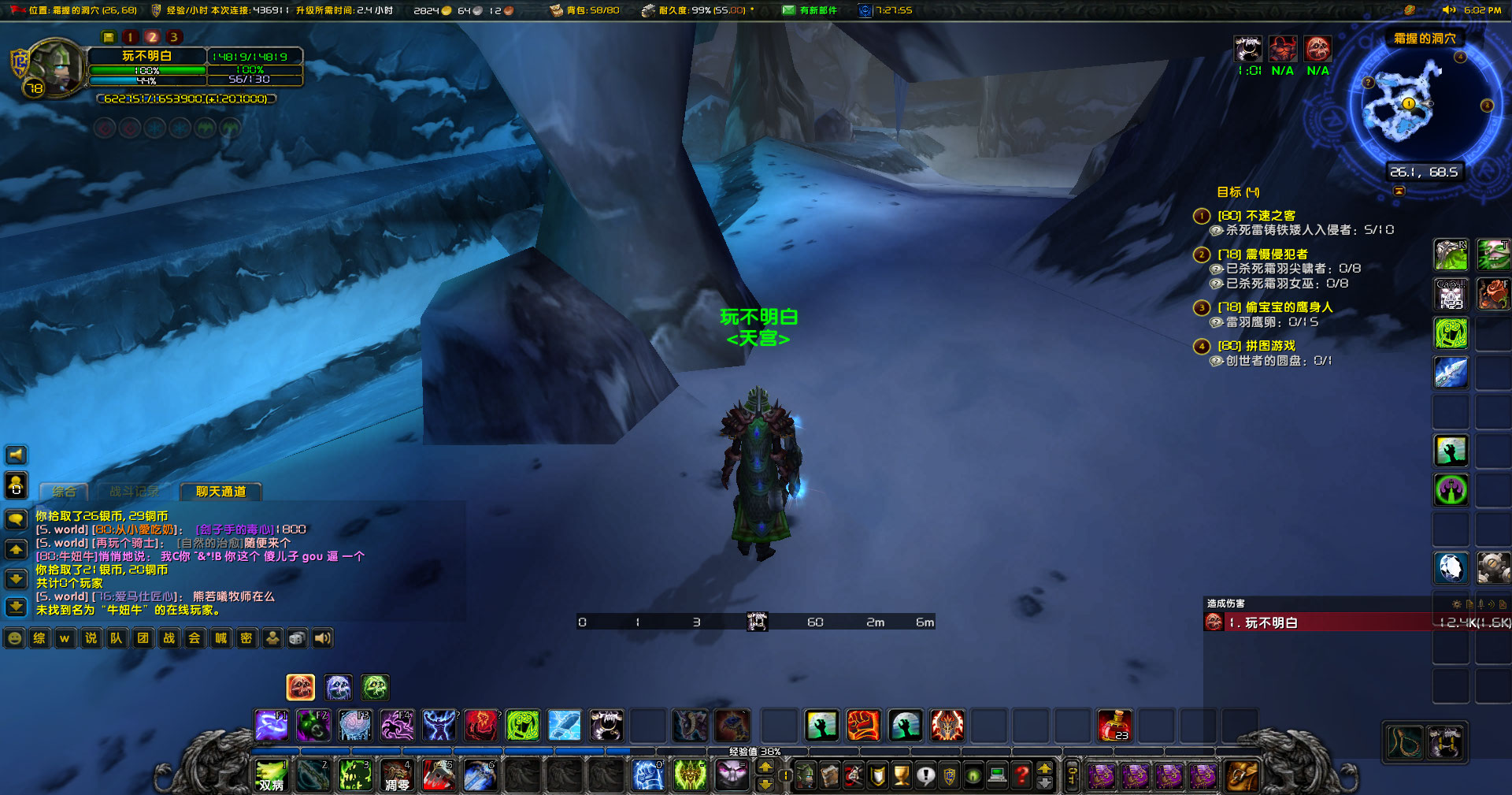
Task: Click the dice roll icon in chat bar
Action: tap(297, 638)
